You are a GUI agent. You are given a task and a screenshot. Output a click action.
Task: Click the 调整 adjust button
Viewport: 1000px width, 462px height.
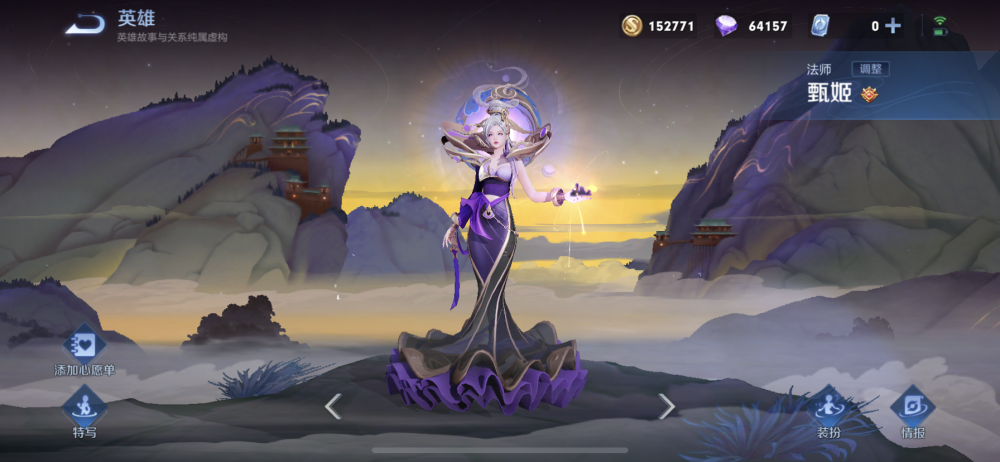coord(869,69)
